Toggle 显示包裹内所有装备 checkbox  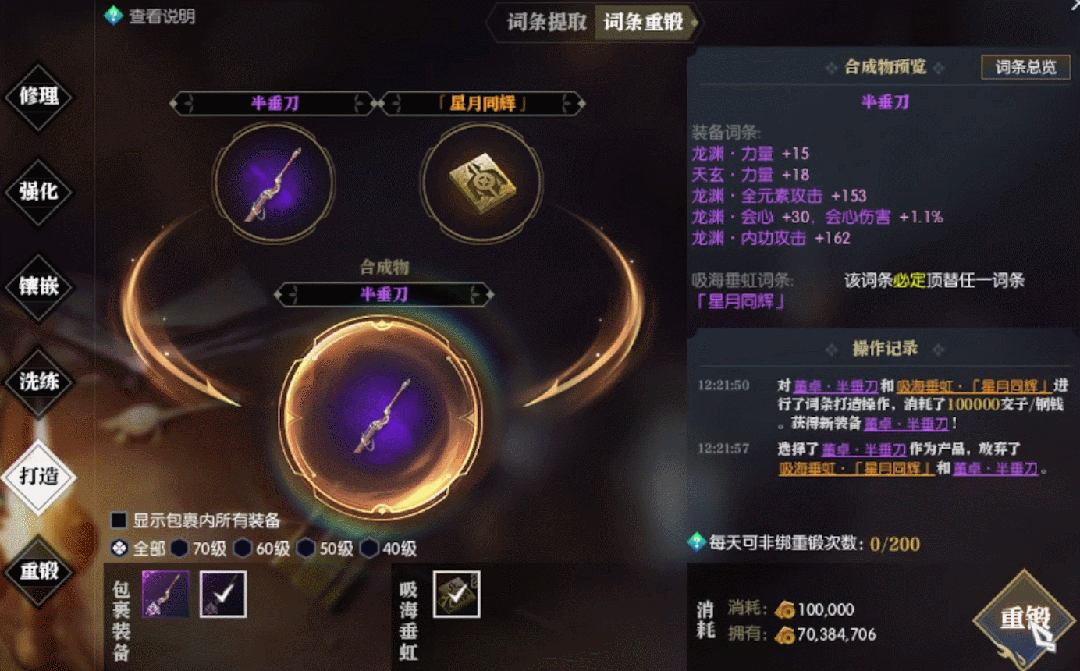[x=119, y=520]
